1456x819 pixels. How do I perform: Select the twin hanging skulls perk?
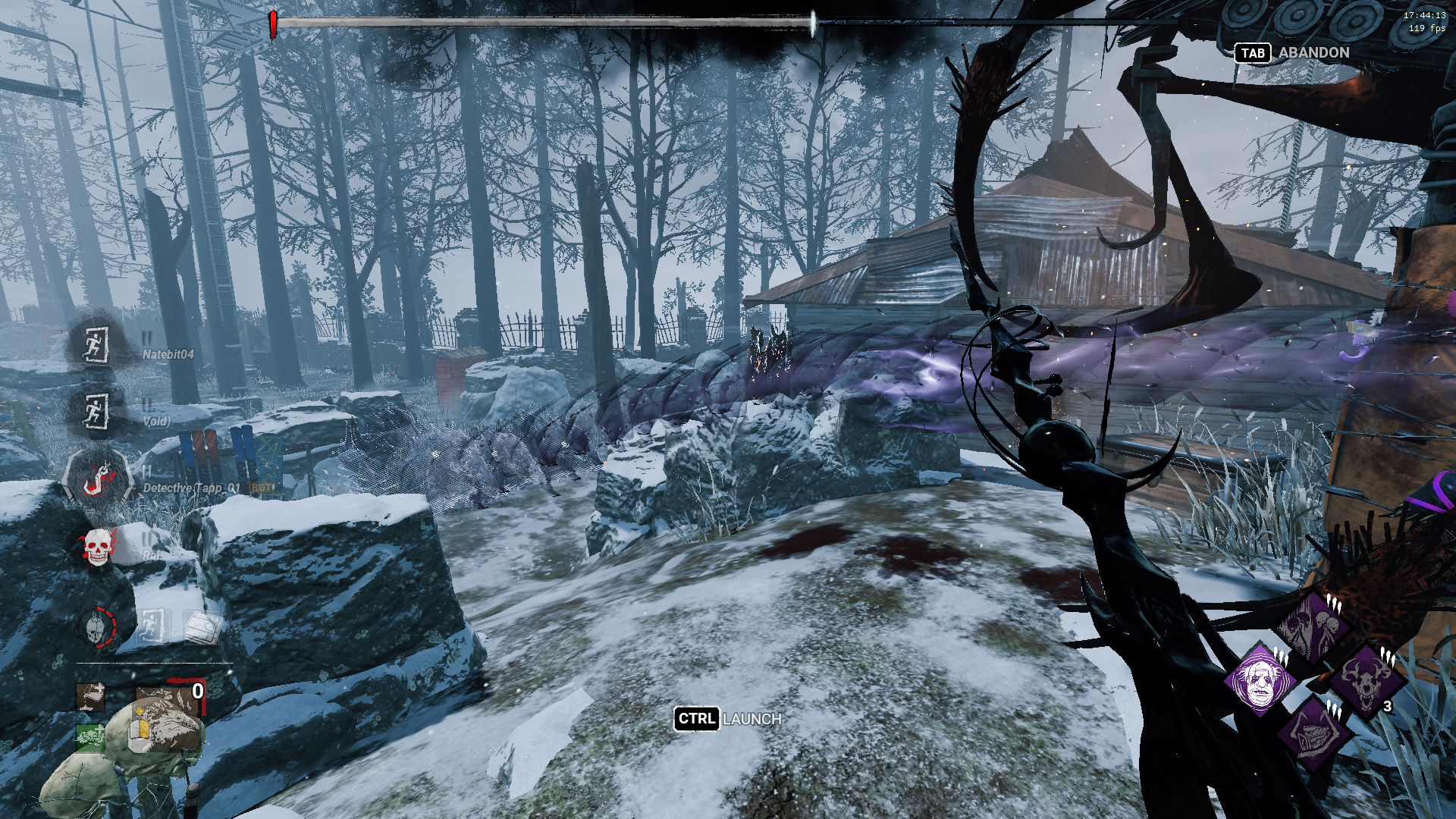point(1313,628)
